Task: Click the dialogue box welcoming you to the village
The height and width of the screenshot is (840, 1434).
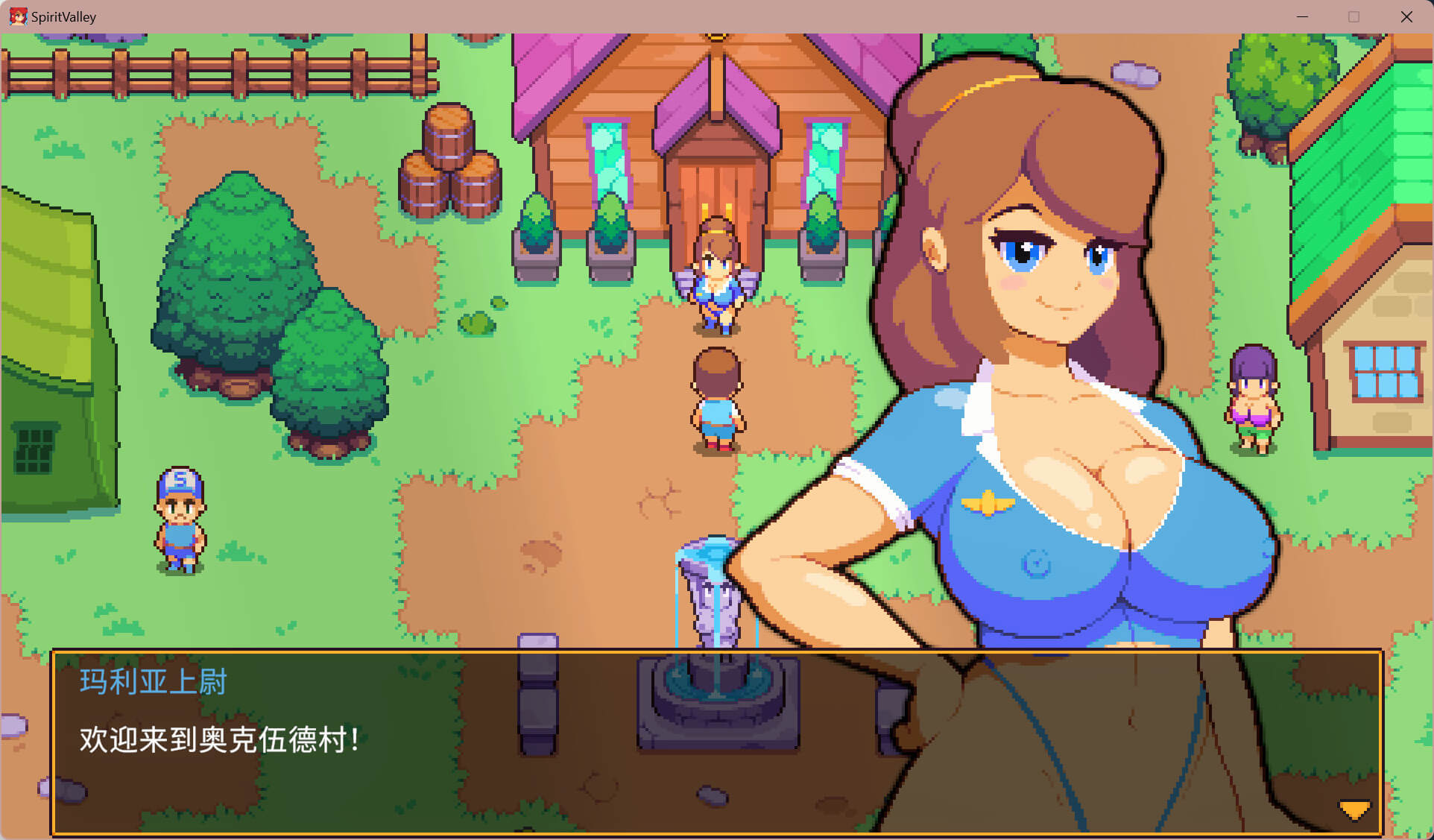Action: tap(716, 742)
